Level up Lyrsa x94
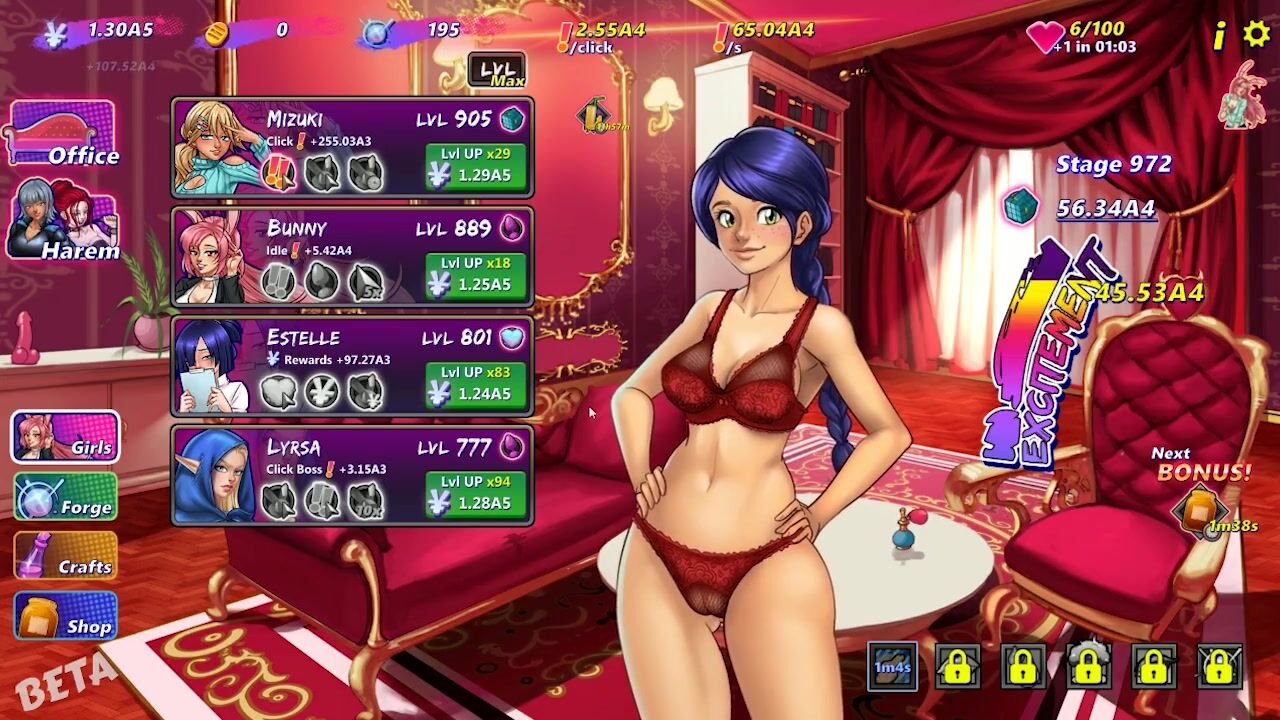 (476, 493)
